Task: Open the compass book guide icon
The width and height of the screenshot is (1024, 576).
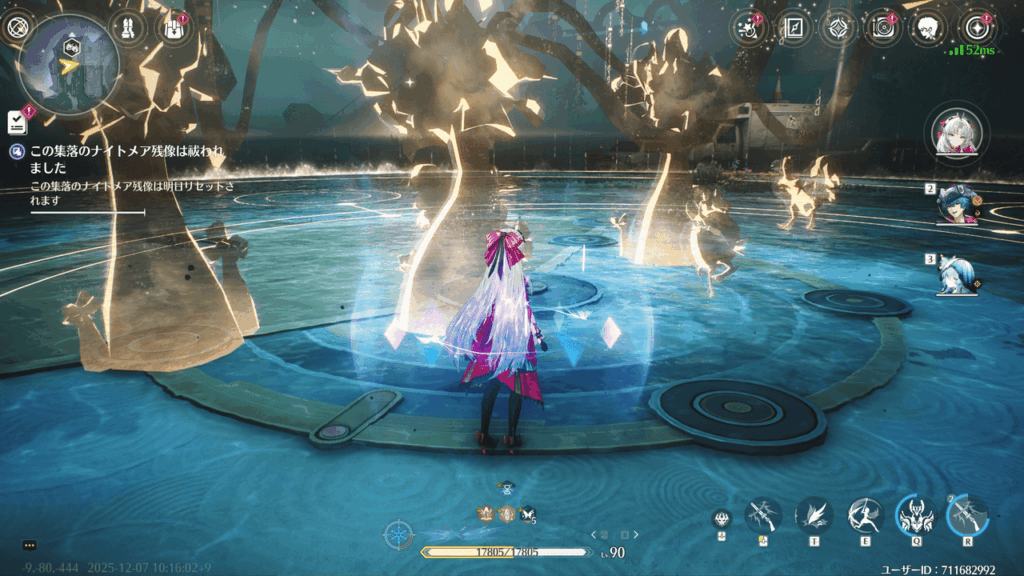Action: pos(795,27)
